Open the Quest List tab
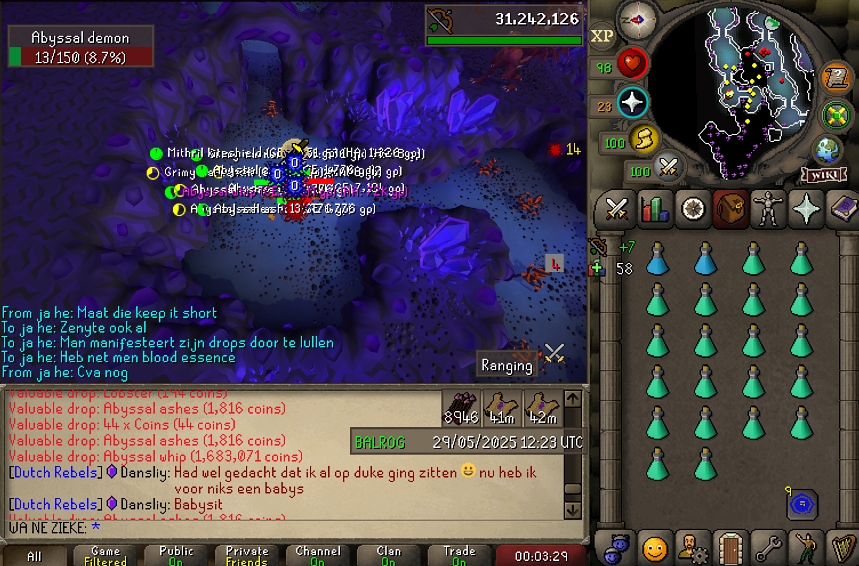This screenshot has height=566, width=859. tap(692, 210)
